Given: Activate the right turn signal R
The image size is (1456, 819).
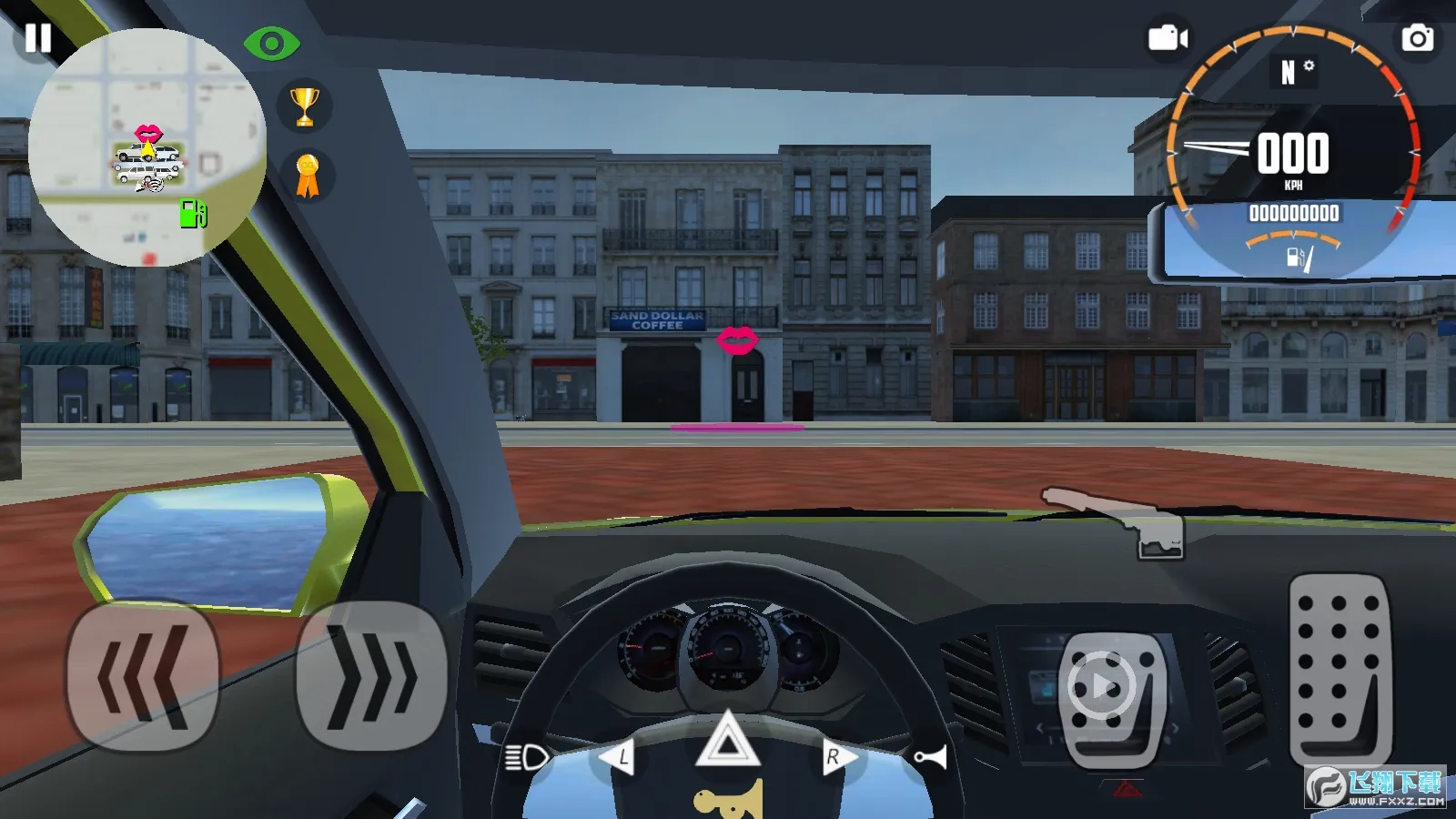Looking at the screenshot, I should point(835,757).
